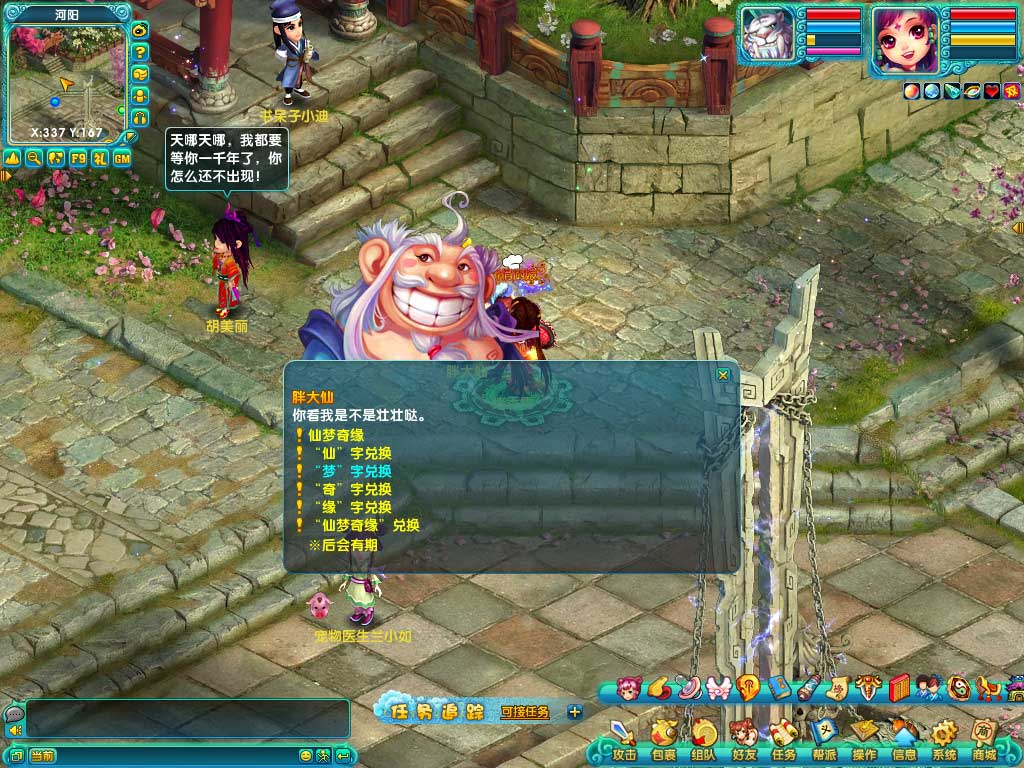Click the 当前 chat channel selector

tap(42, 755)
